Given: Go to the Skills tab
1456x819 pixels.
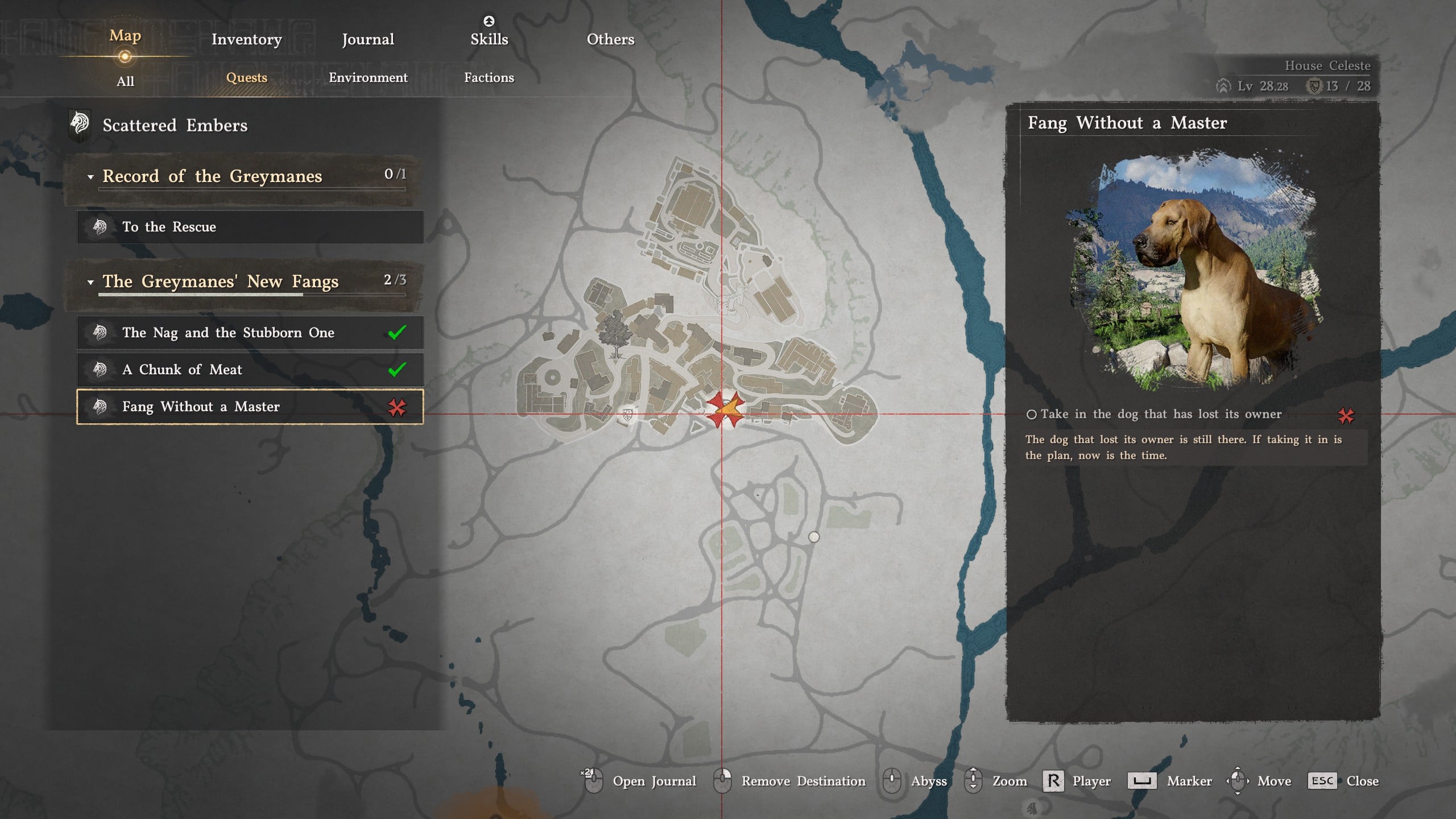Looking at the screenshot, I should point(489,39).
